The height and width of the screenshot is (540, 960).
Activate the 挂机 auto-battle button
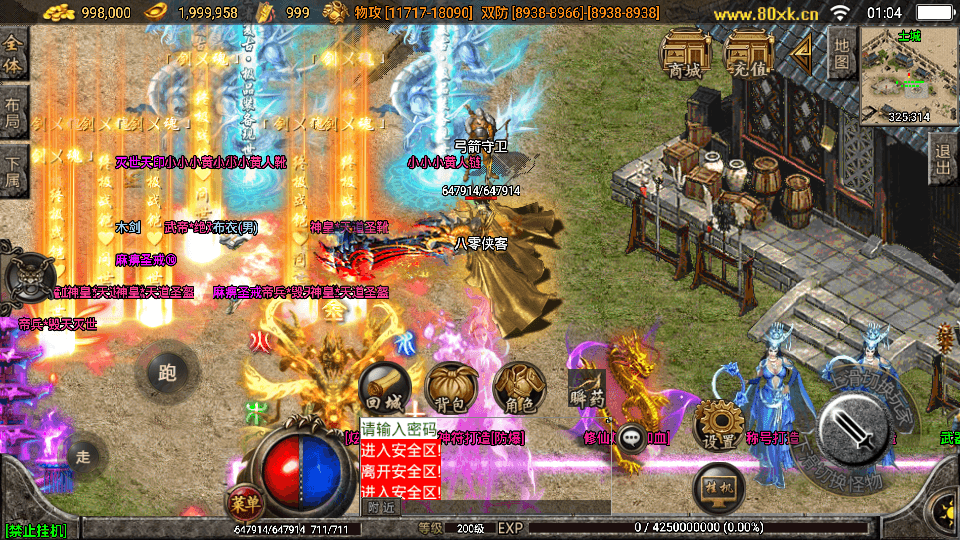718,487
